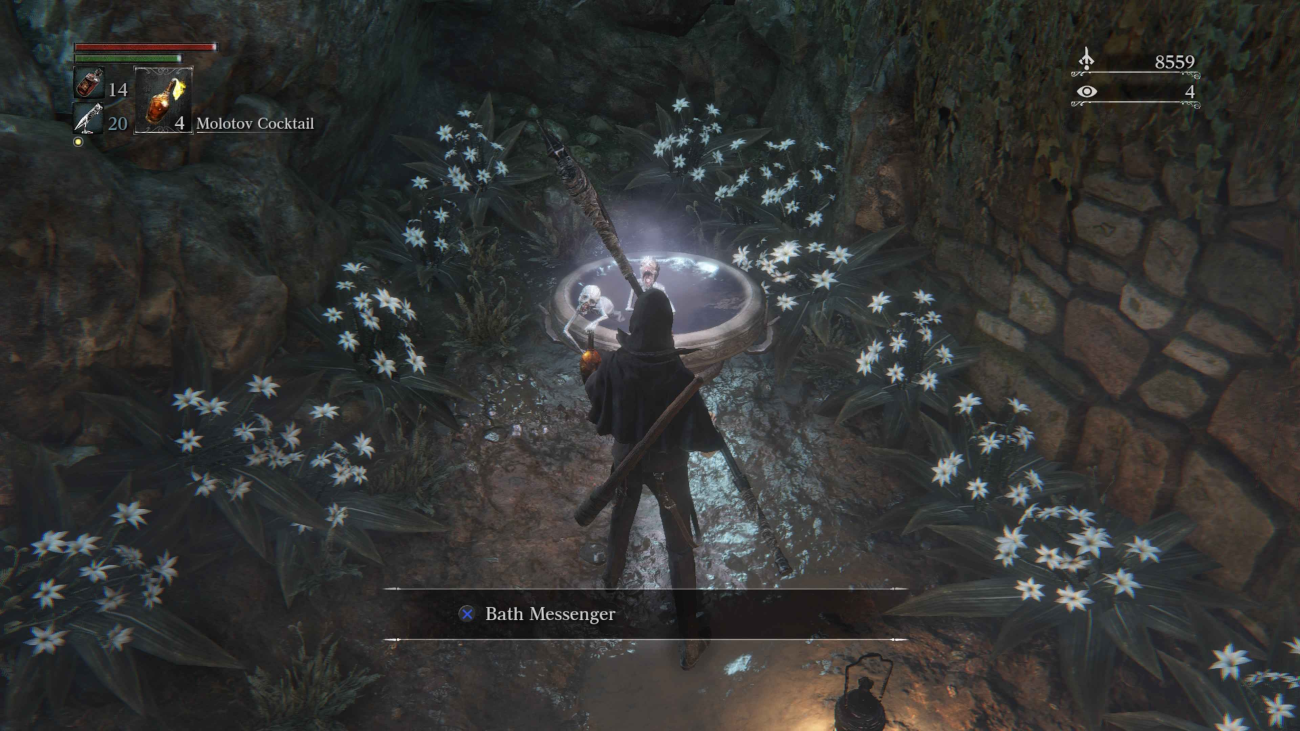Select the Molotov Cocktail quick item slot
This screenshot has width=1300, height=731.
162,101
